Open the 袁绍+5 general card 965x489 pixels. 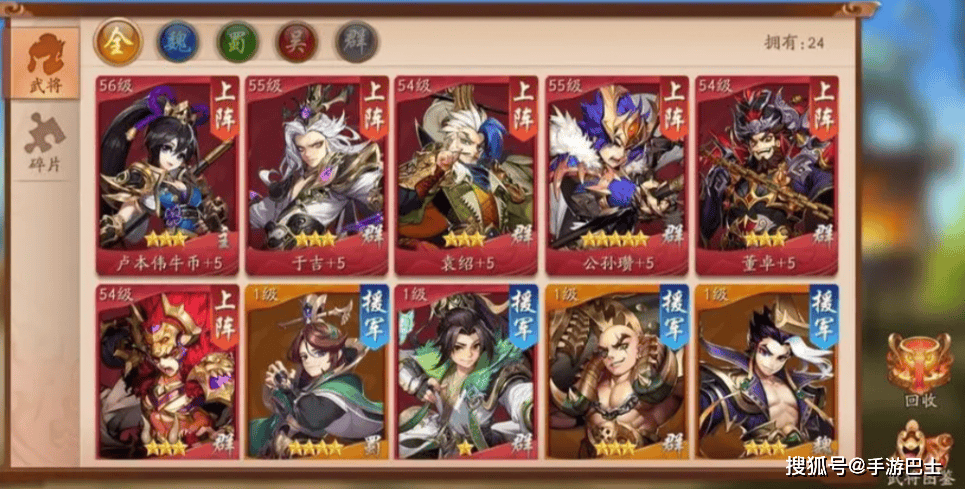point(466,175)
